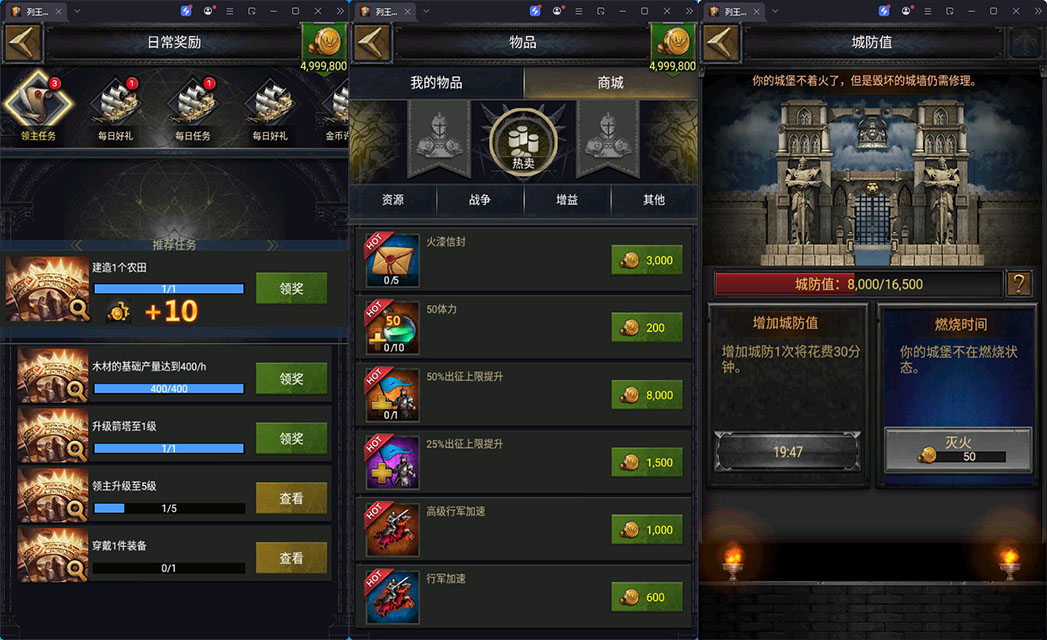Select the 热卖 hot-sale coin icon

pos(522,143)
